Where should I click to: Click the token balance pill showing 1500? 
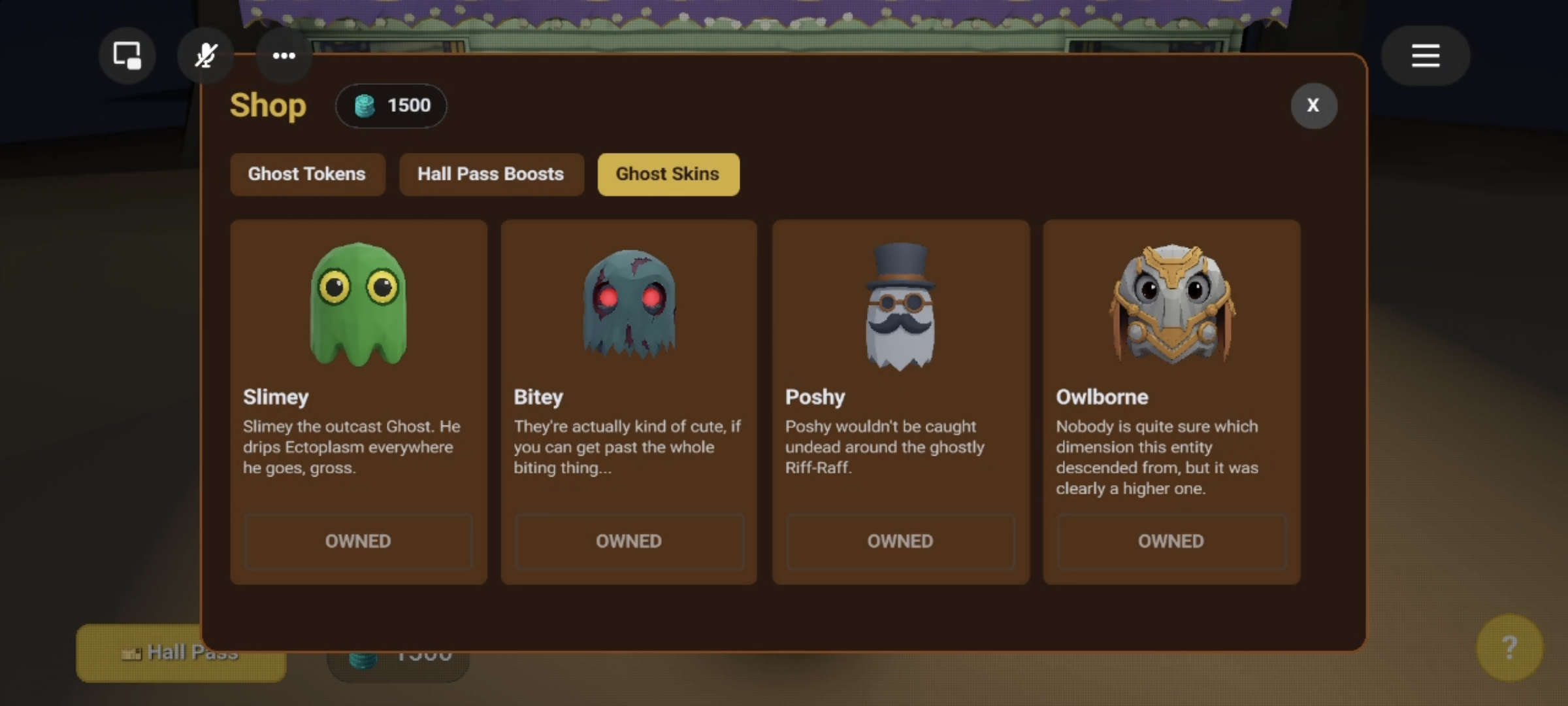391,105
